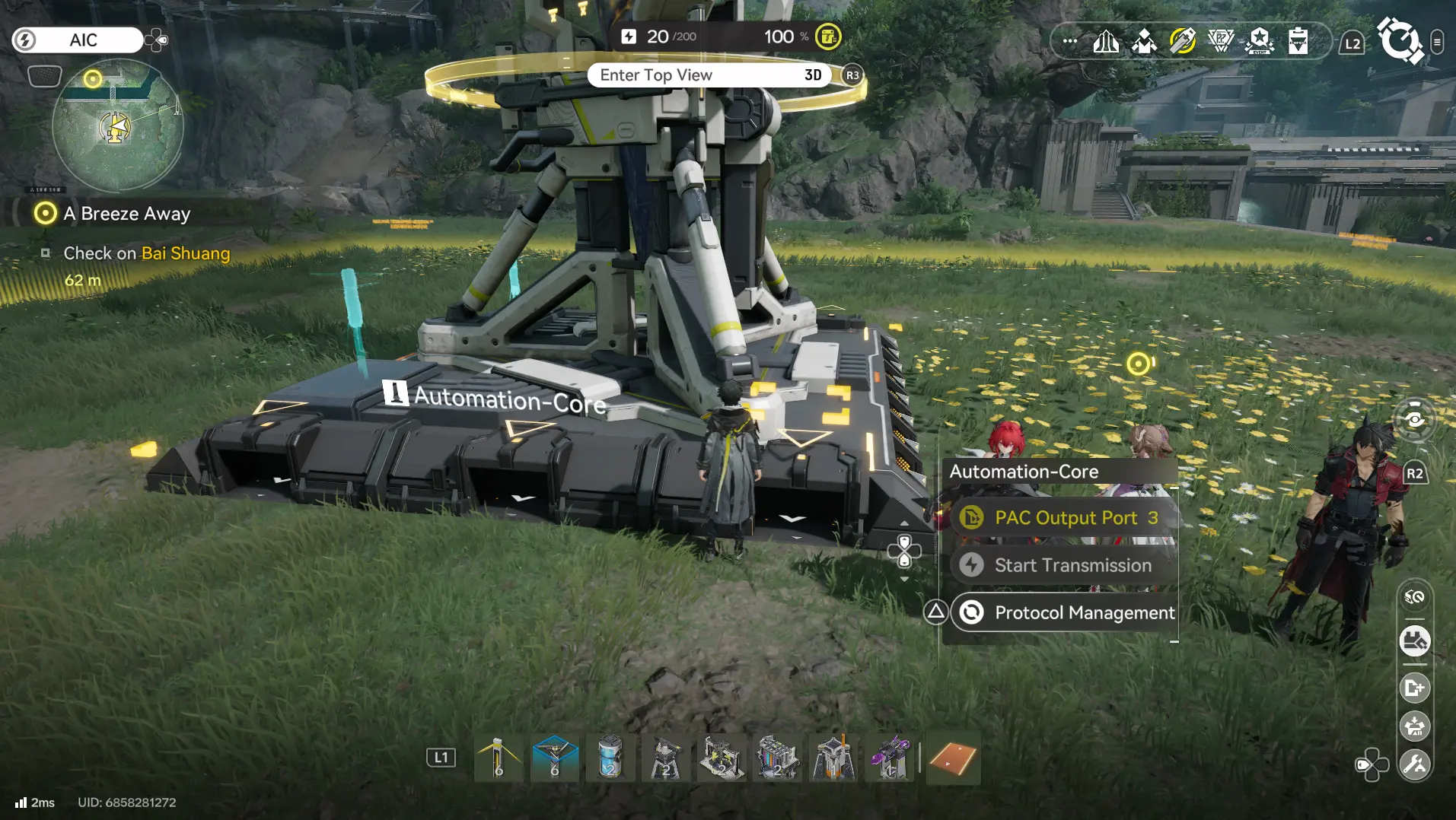The height and width of the screenshot is (820, 1456).
Task: Click the Enter Top View button
Action: (709, 75)
